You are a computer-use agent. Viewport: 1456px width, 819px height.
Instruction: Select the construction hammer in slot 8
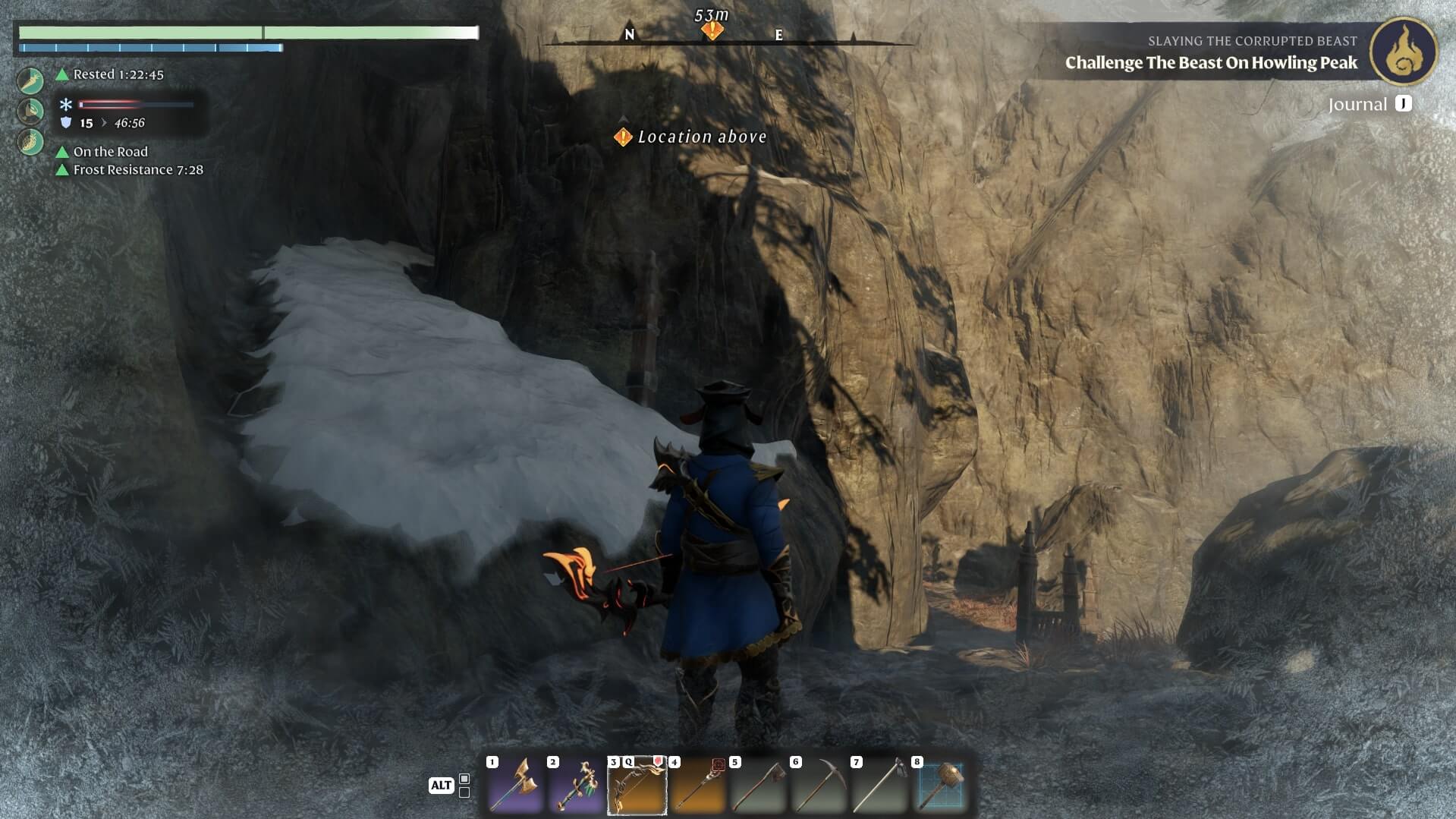tap(941, 785)
